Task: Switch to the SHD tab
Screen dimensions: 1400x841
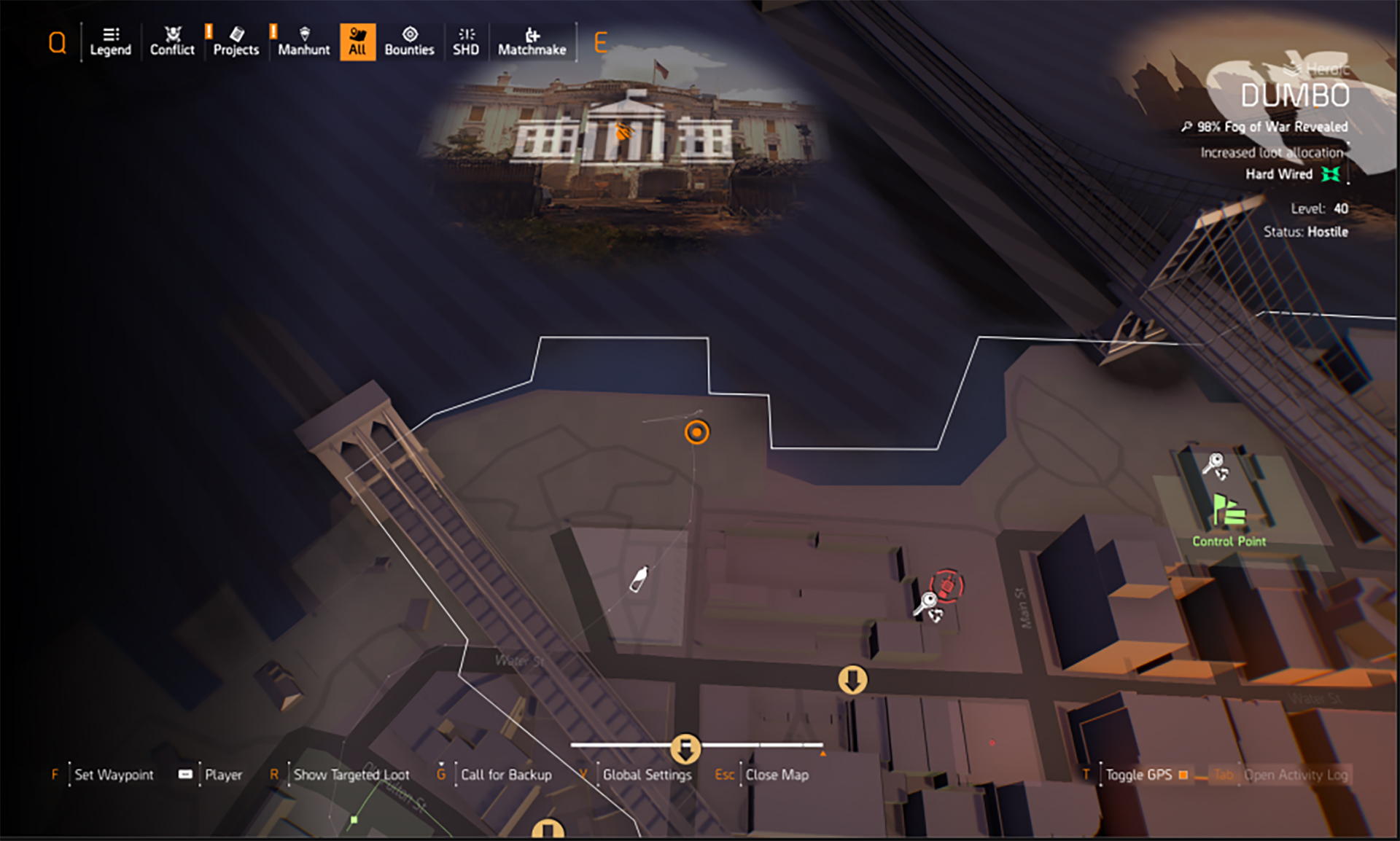Action: point(466,42)
